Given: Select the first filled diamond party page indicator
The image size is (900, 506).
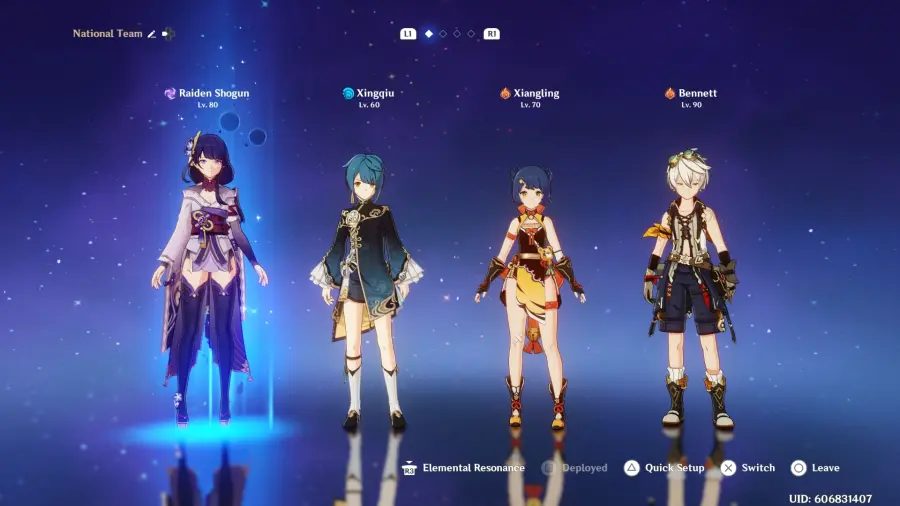Looking at the screenshot, I should [429, 34].
